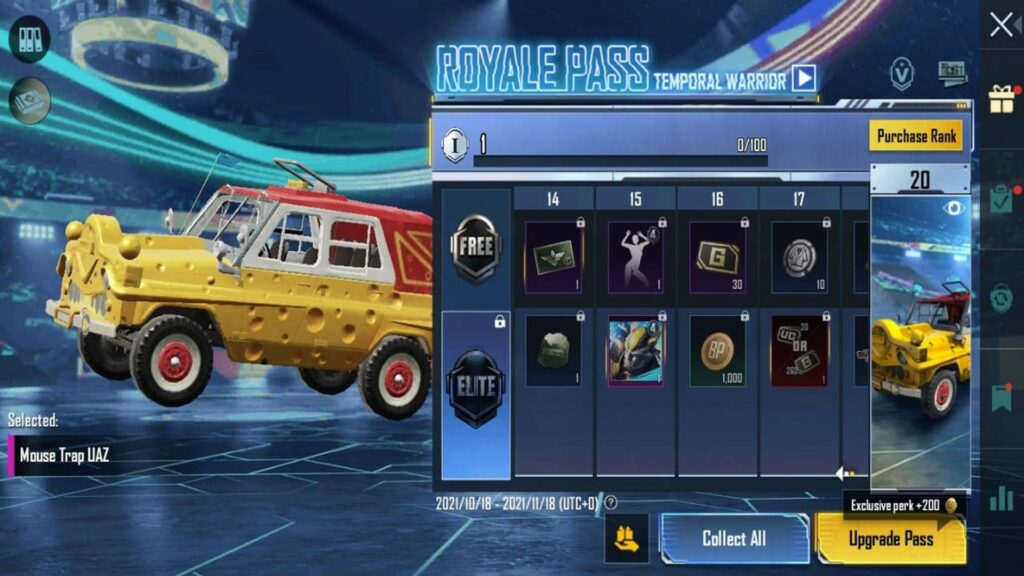Select the rank 14 free ticket reward

[553, 257]
